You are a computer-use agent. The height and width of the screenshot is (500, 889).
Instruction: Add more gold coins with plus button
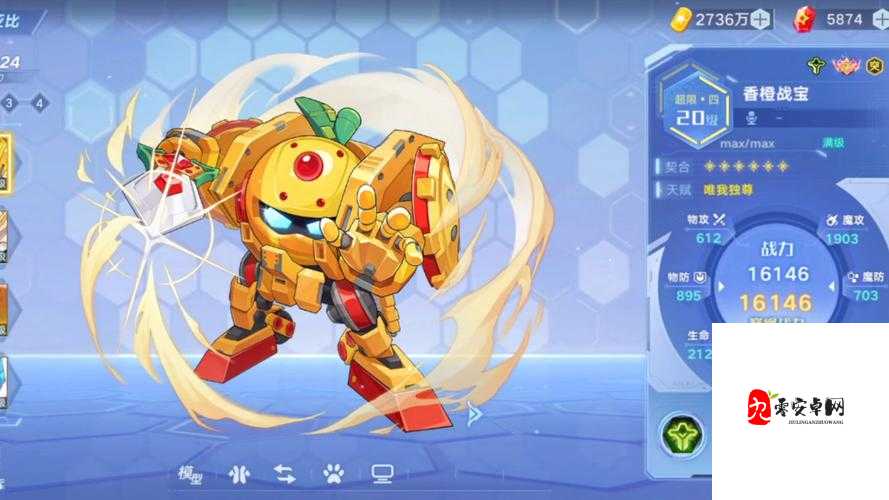coord(761,18)
